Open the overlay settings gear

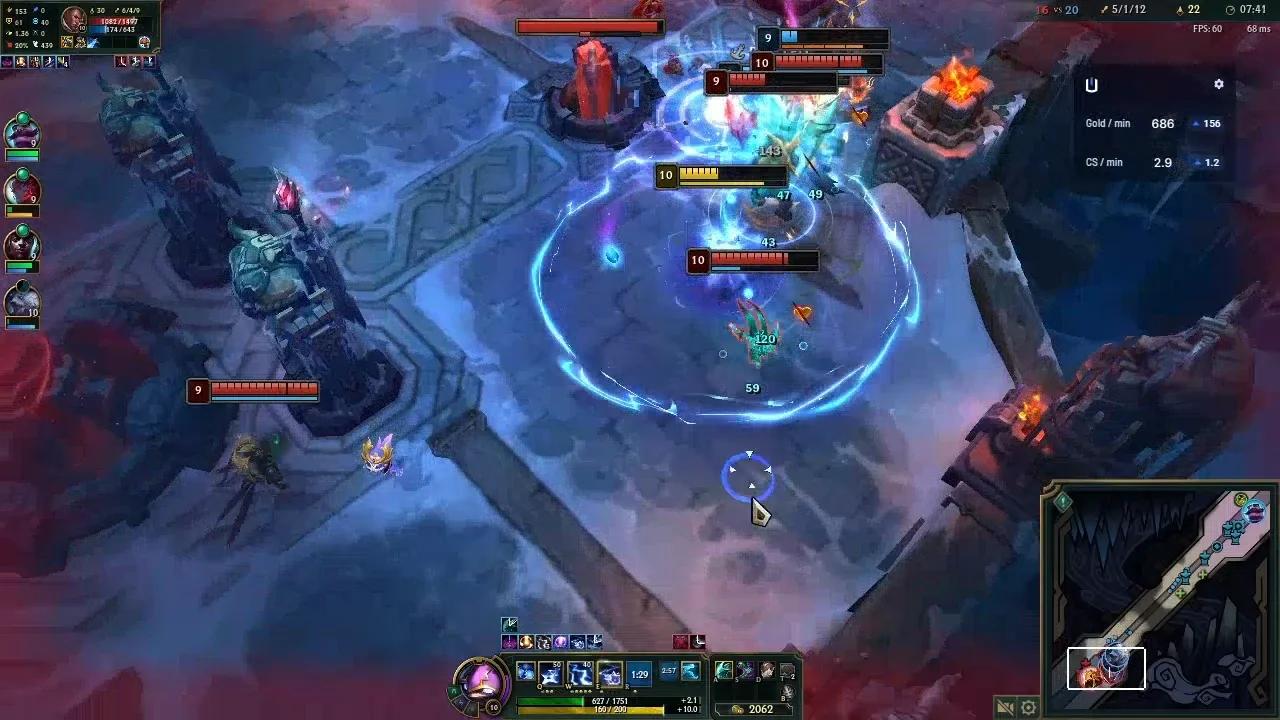[1219, 84]
